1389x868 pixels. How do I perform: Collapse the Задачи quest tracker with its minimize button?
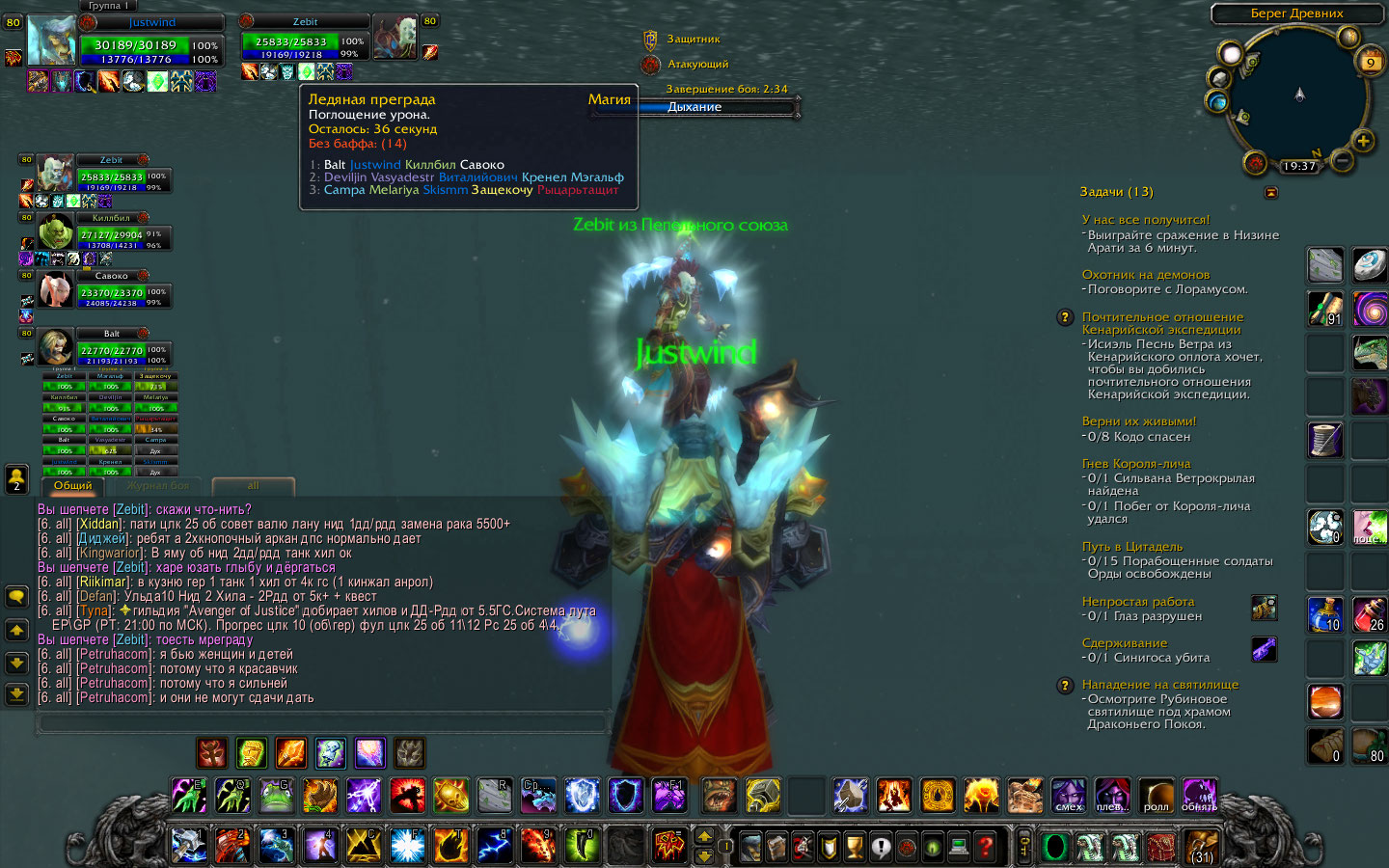(x=1270, y=193)
